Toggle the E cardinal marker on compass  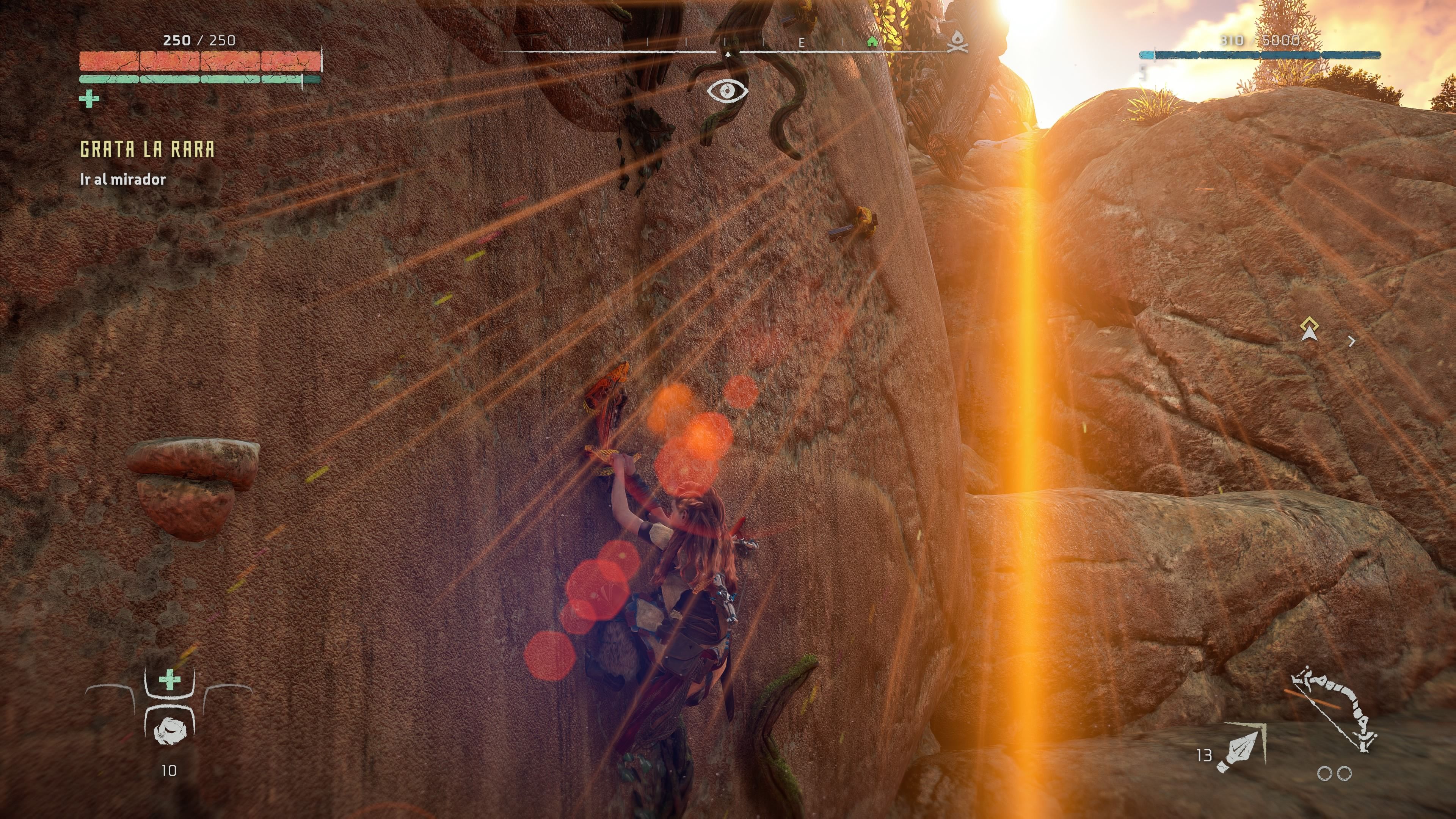tap(802, 42)
